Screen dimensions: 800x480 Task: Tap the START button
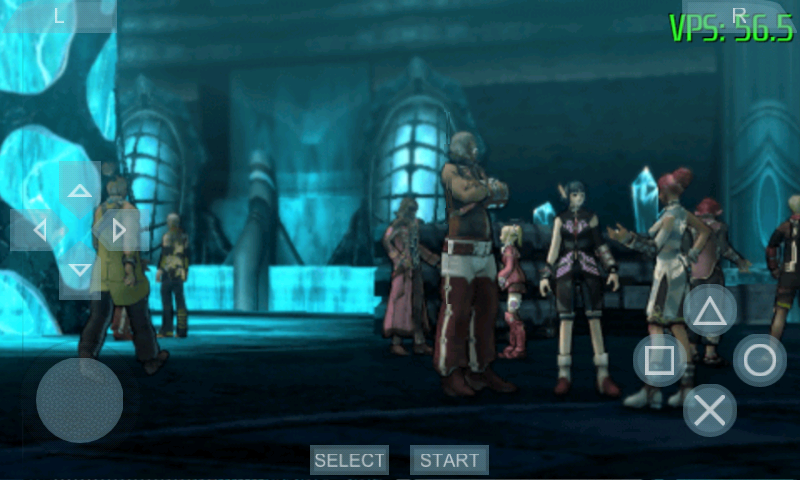click(x=449, y=460)
